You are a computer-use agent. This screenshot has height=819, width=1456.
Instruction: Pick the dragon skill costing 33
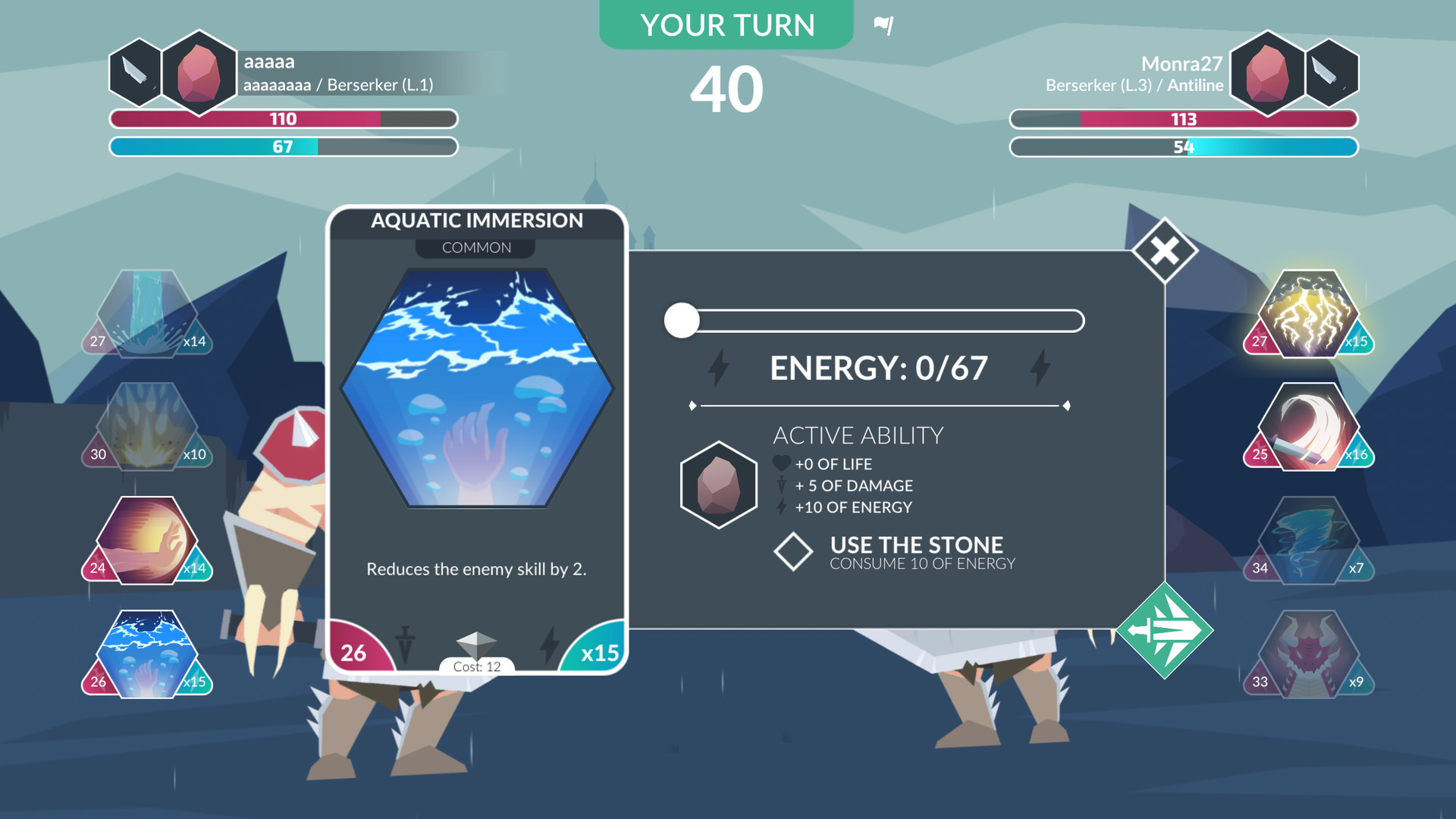(1307, 654)
